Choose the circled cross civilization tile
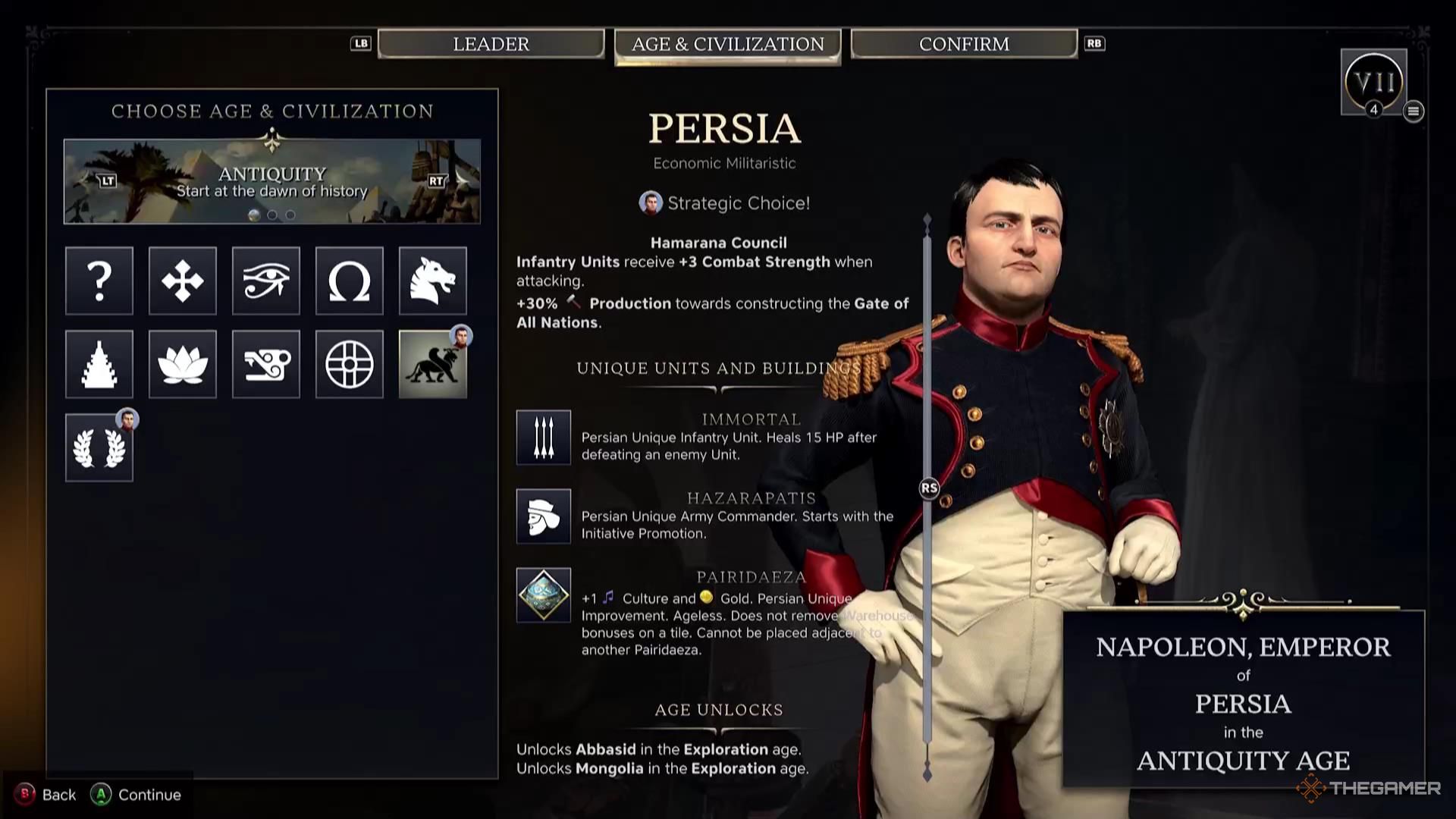Image resolution: width=1456 pixels, height=819 pixels. 350,364
